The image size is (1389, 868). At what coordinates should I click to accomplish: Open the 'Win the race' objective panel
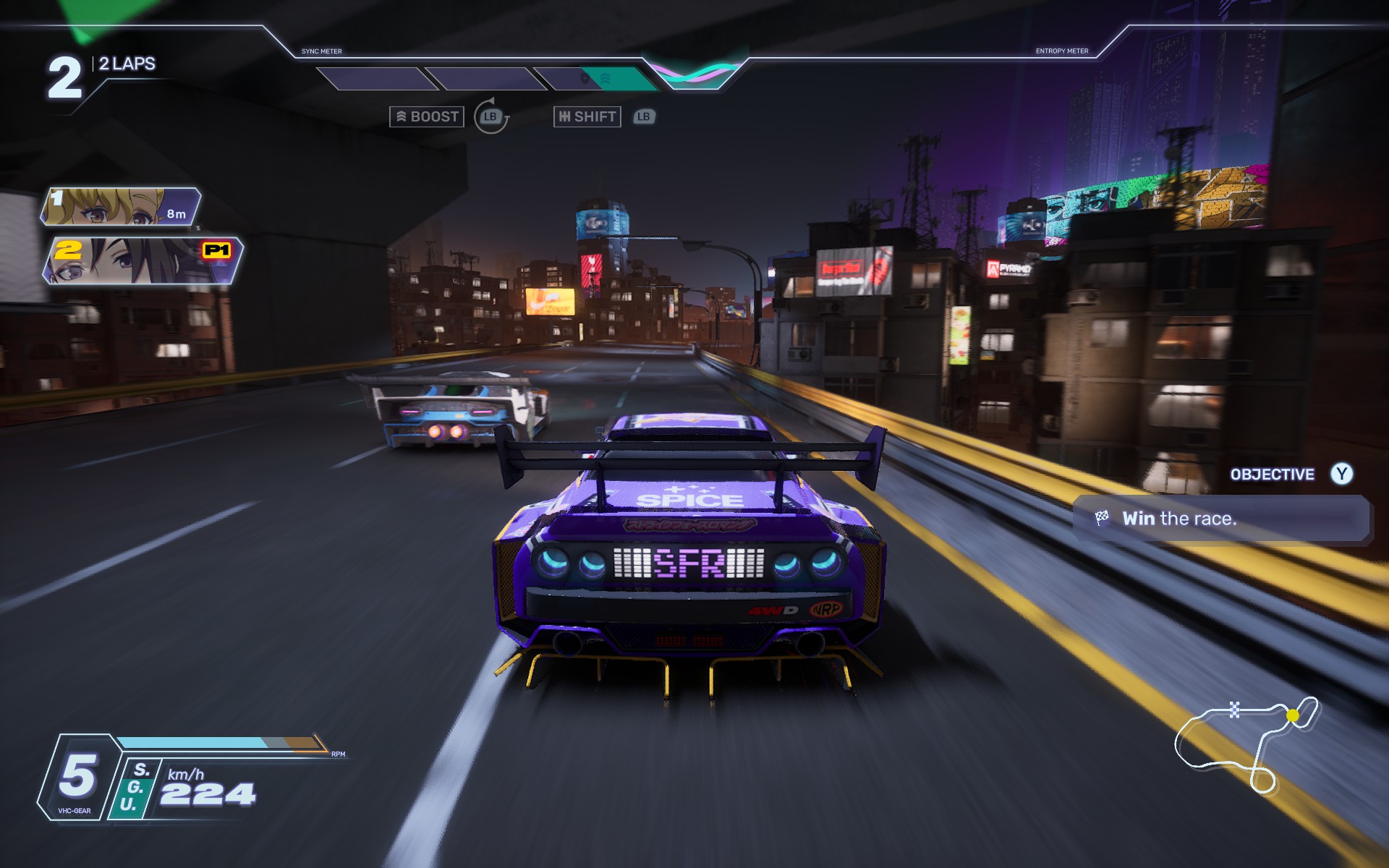(x=1220, y=519)
